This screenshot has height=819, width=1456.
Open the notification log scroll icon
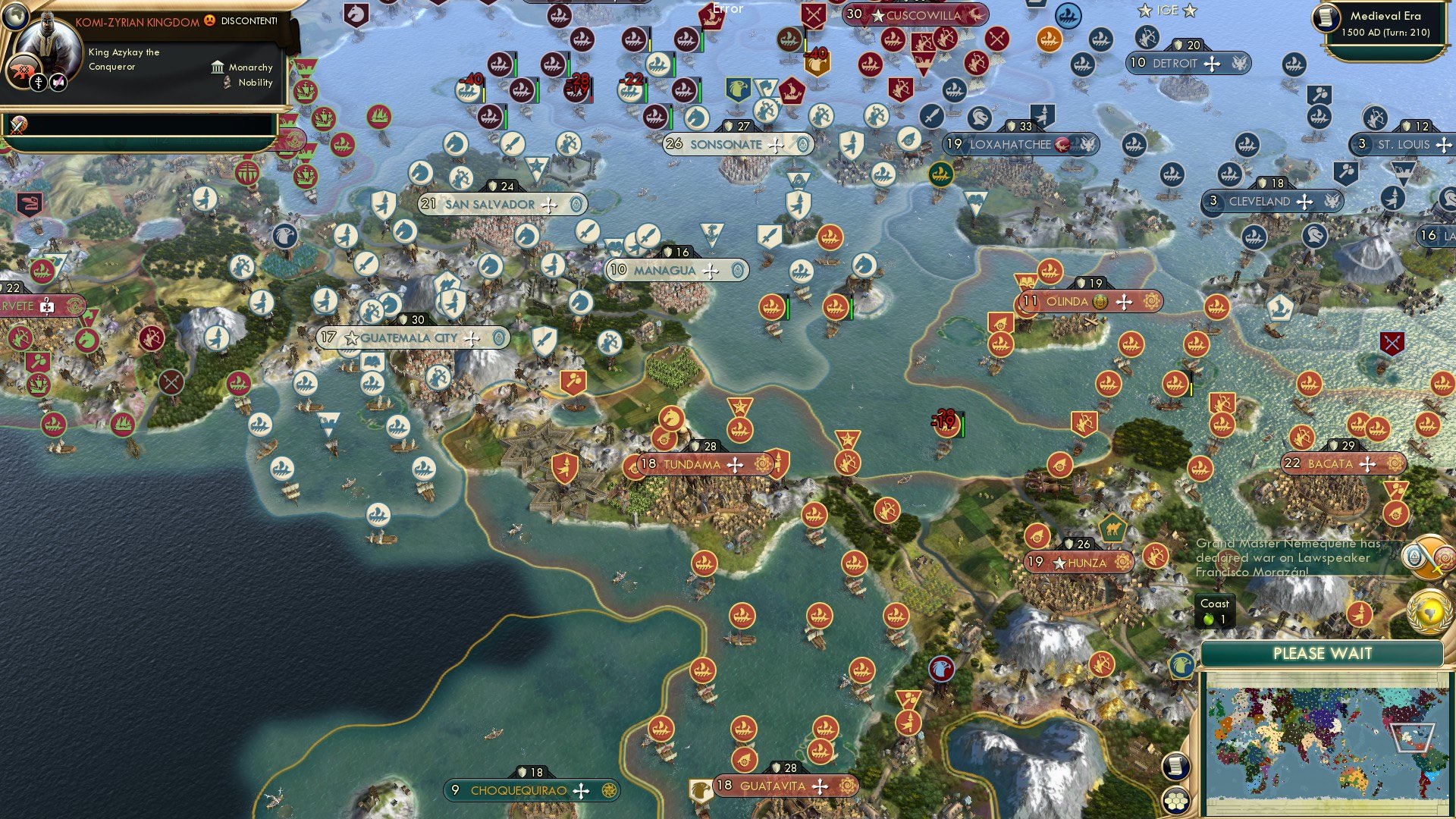[1176, 765]
